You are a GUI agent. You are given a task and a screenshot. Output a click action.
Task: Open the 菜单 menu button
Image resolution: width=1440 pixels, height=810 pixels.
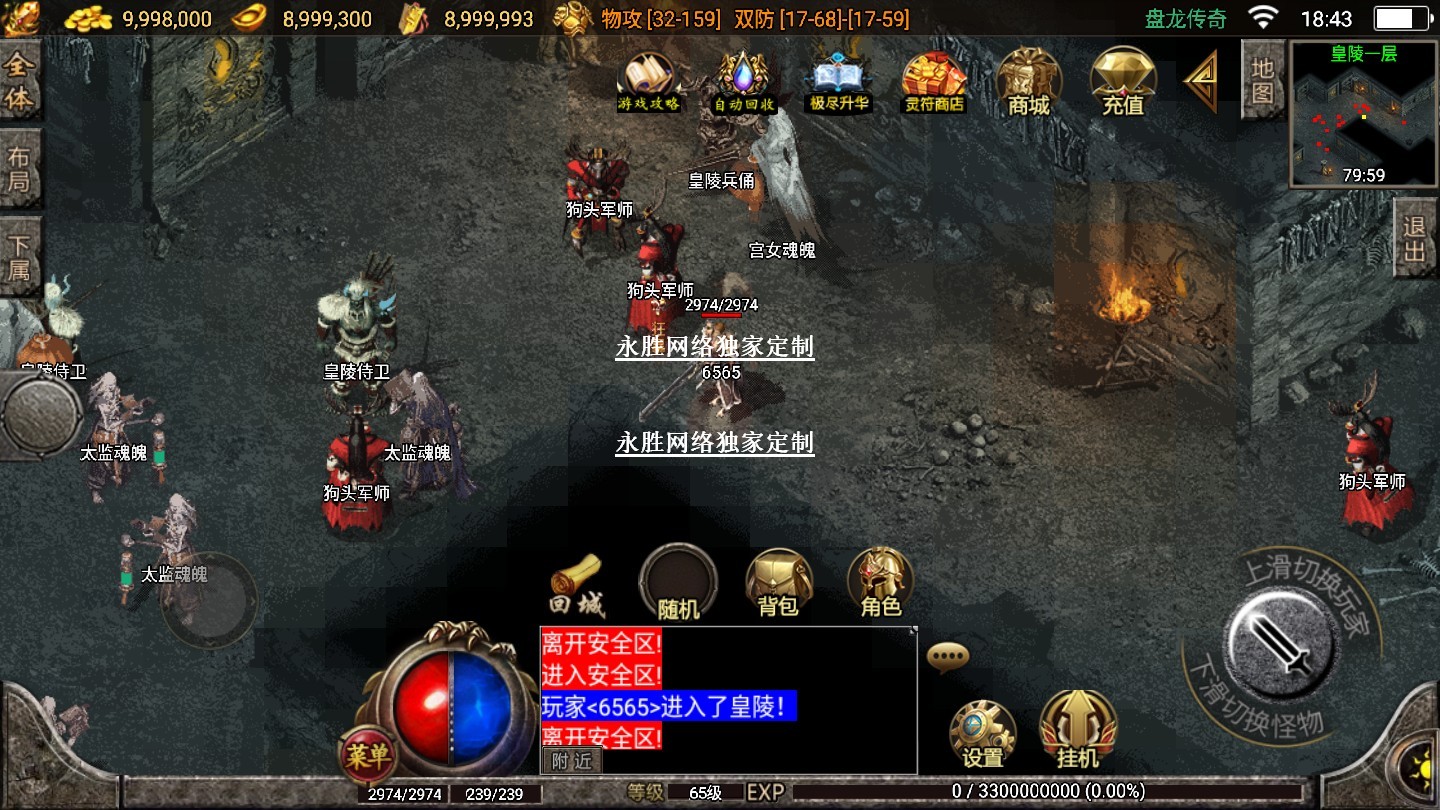tap(366, 756)
